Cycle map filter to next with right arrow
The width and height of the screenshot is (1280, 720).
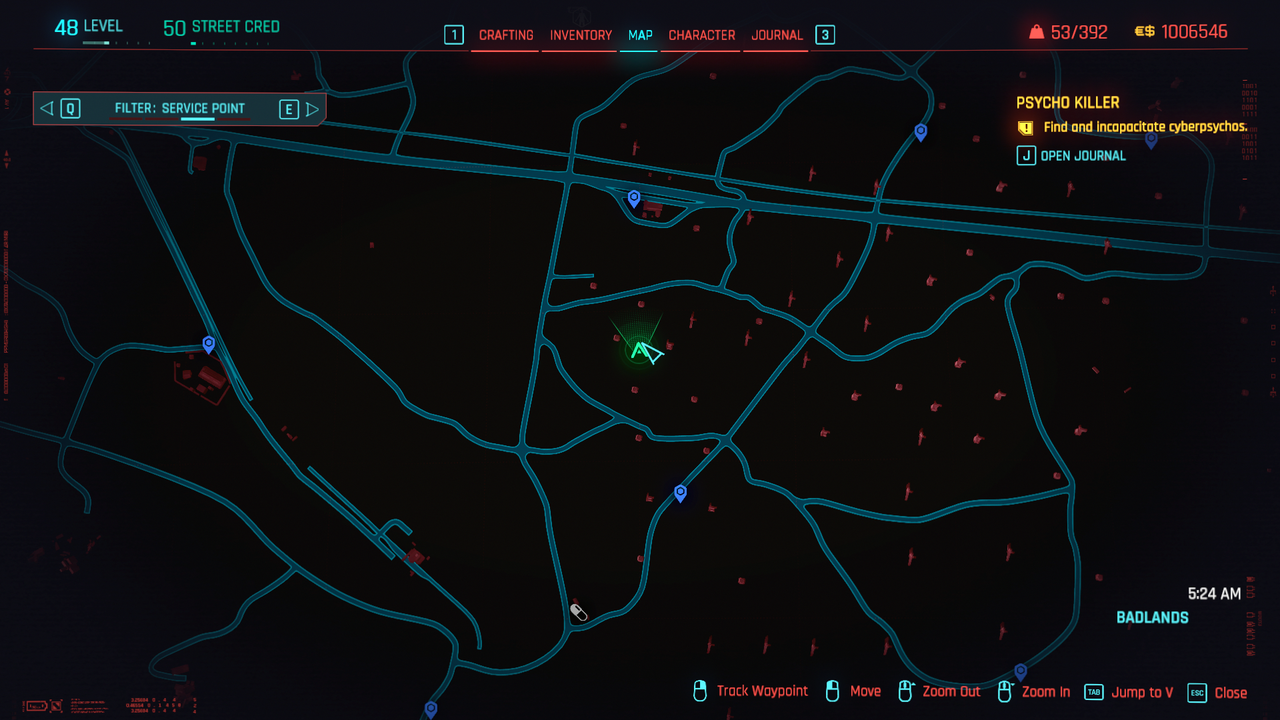tap(312, 109)
